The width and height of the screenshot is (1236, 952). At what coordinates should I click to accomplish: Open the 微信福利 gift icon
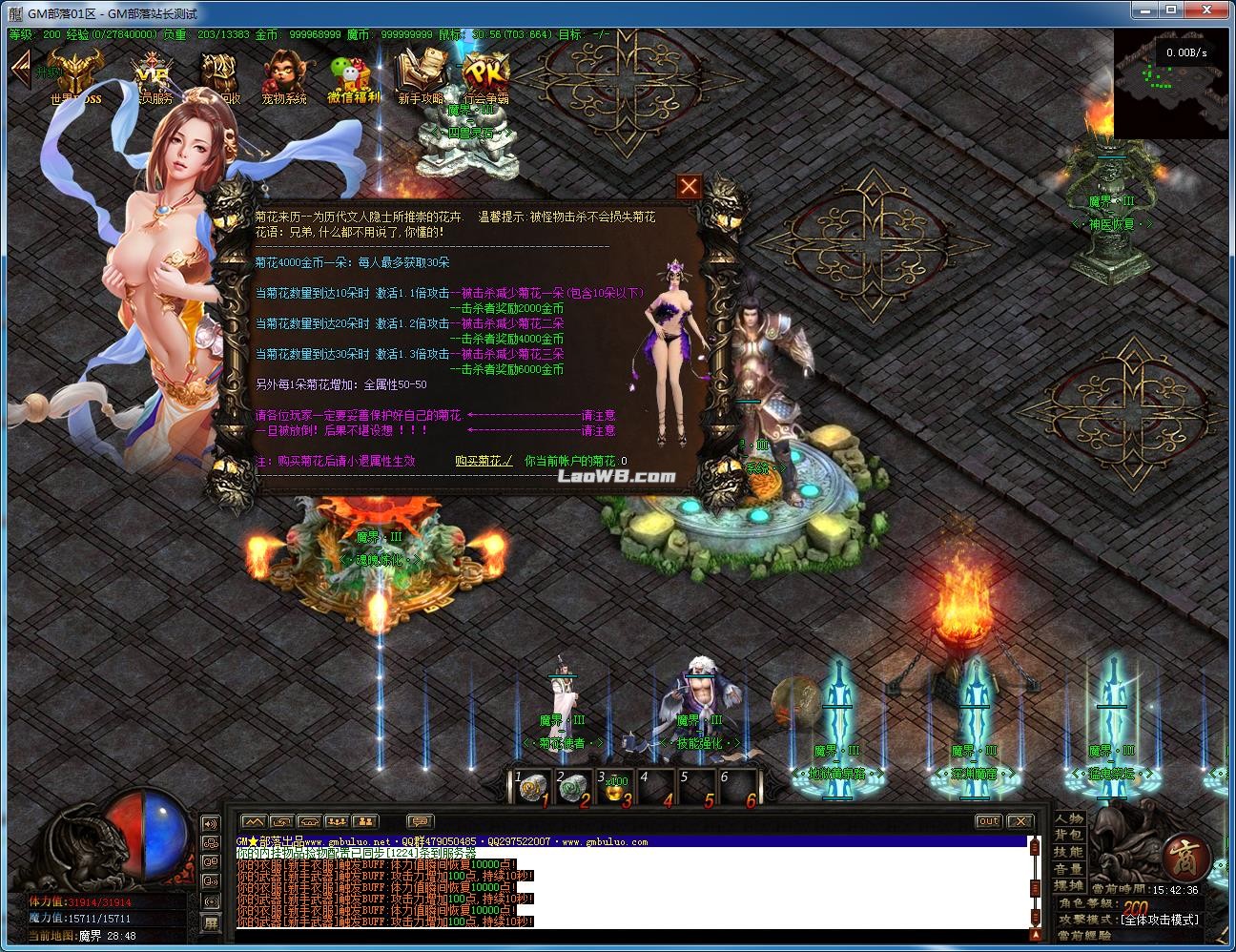pos(353,76)
